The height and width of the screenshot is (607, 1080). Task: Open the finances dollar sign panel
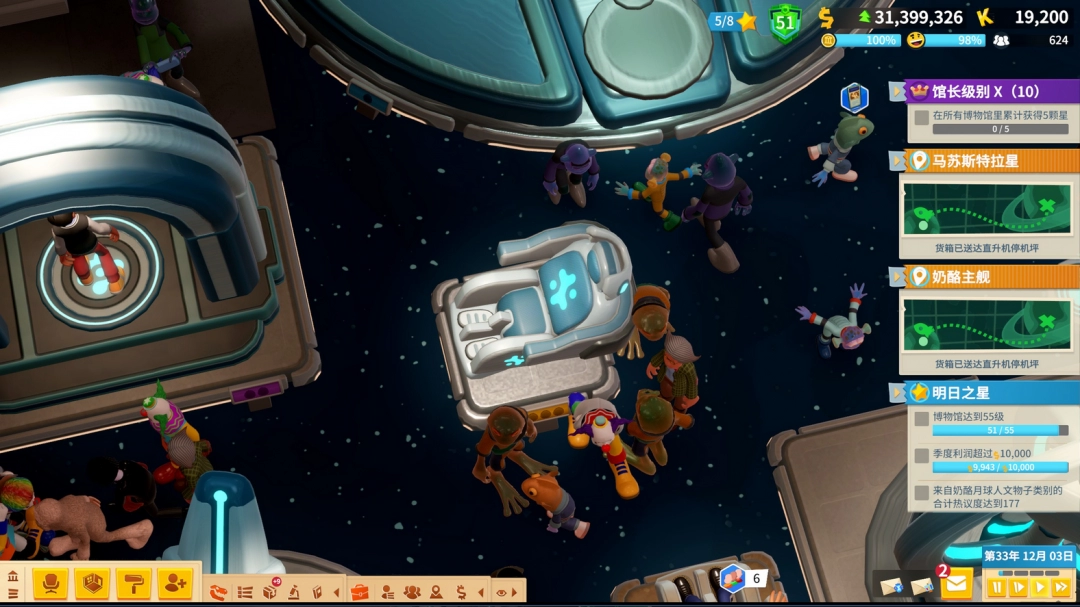point(461,592)
